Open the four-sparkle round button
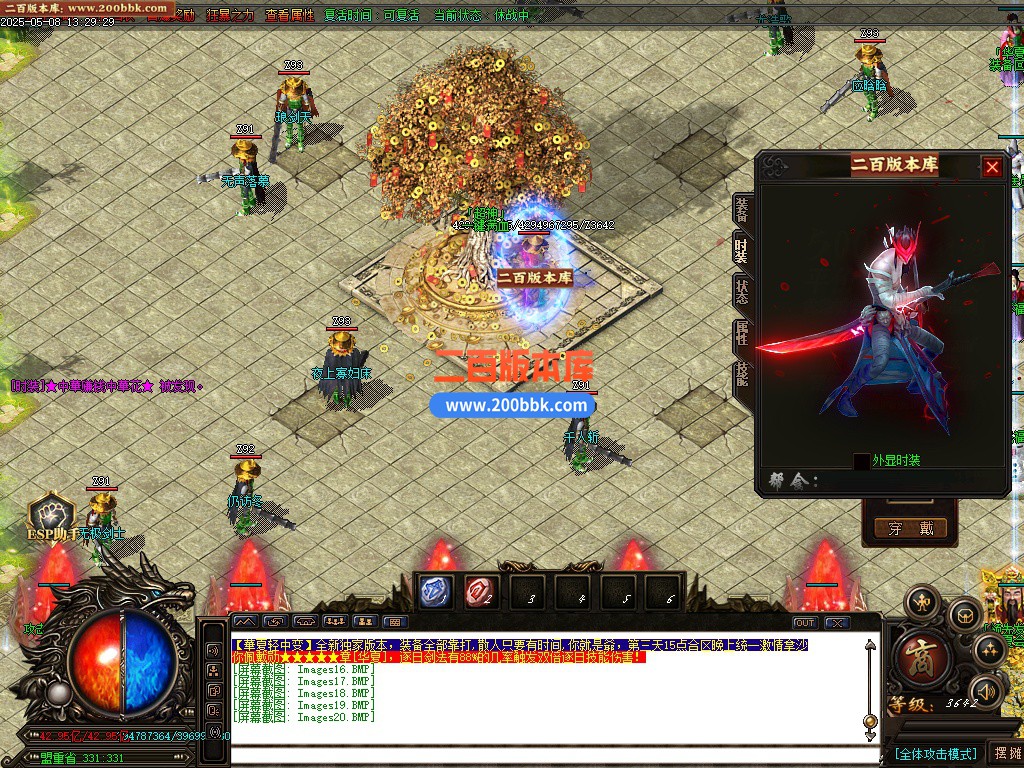 (989, 651)
